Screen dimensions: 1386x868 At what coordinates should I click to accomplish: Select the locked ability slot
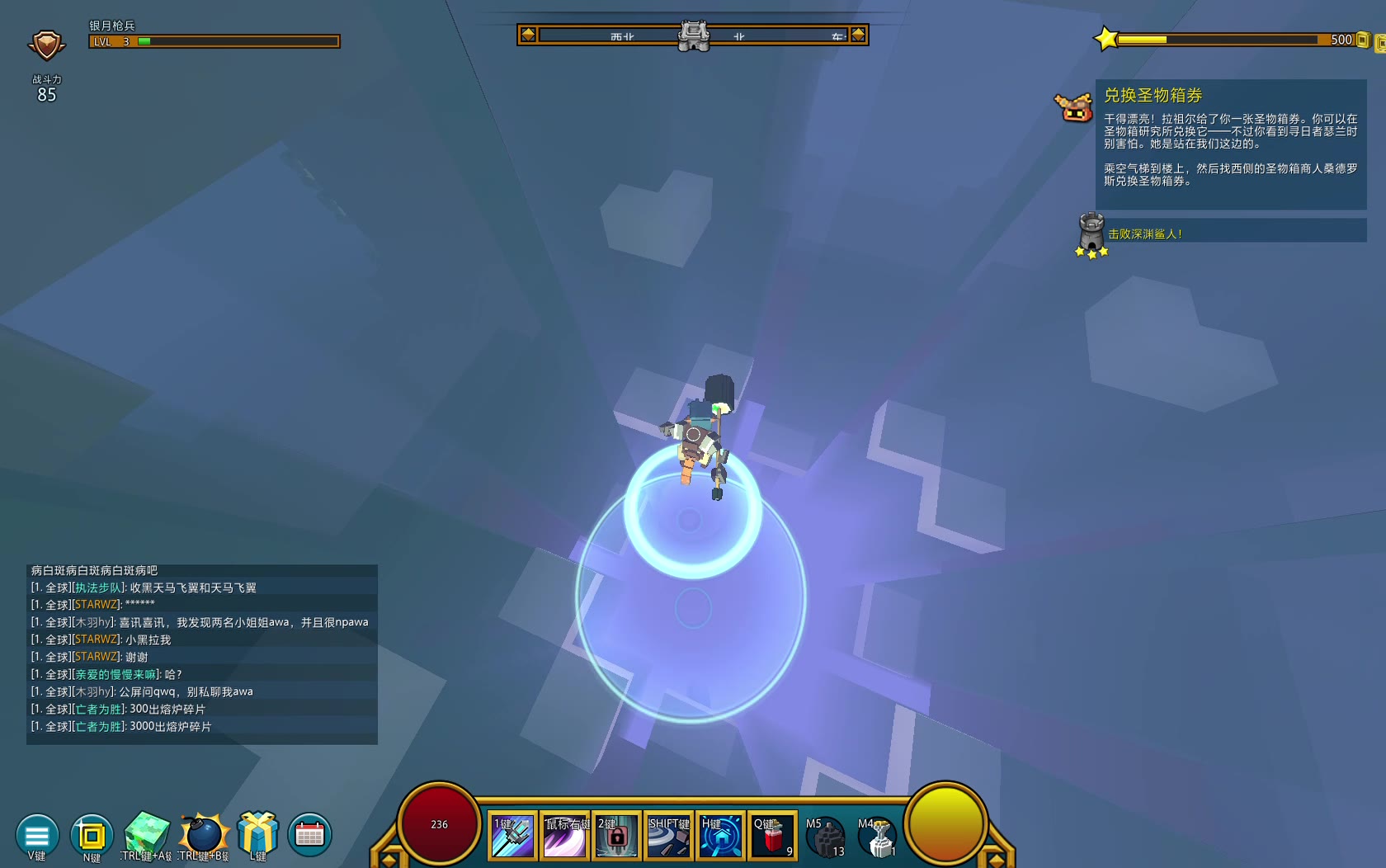tap(616, 837)
